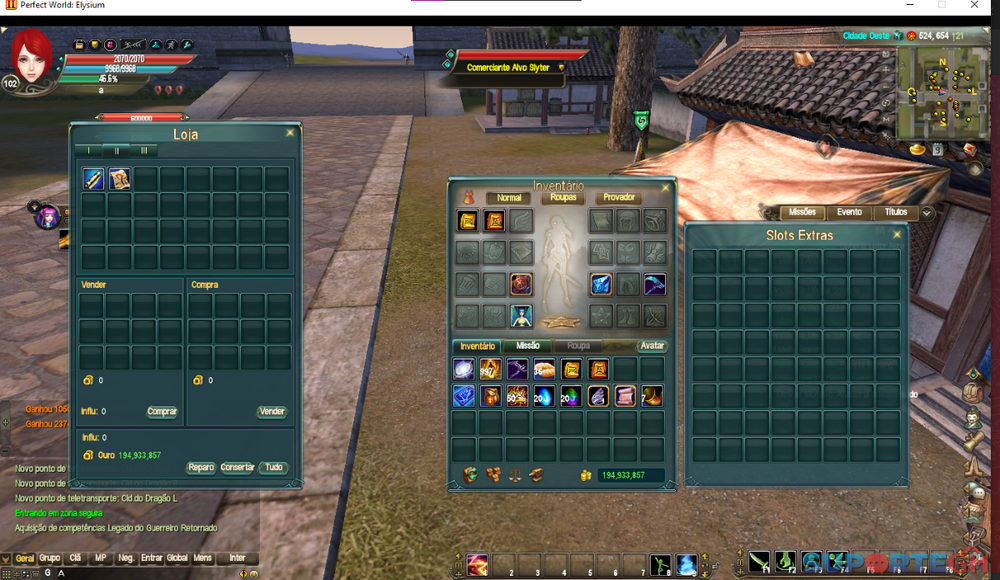Close the Inventário window
The image size is (1000, 580).
coord(665,187)
